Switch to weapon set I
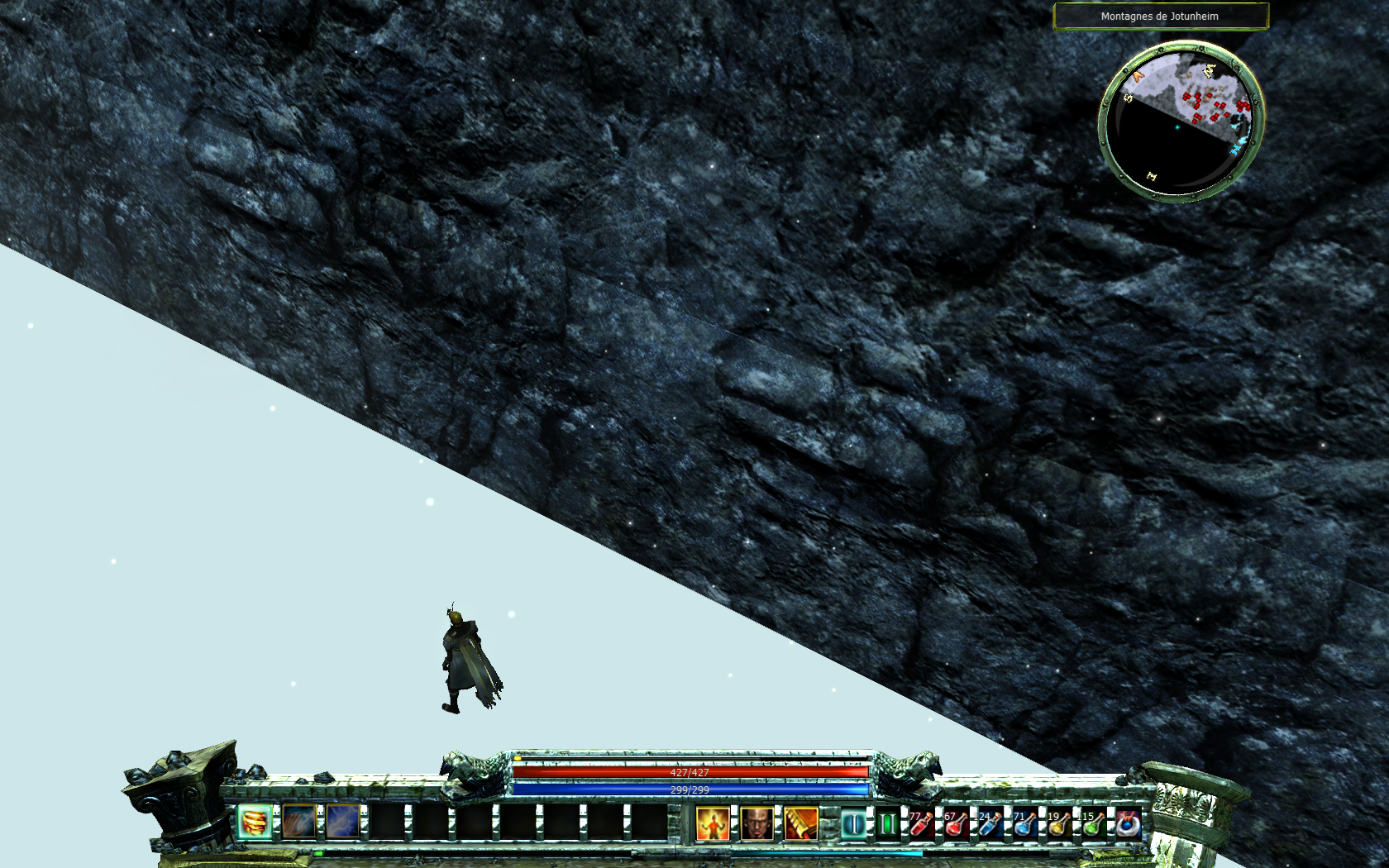 (x=853, y=824)
